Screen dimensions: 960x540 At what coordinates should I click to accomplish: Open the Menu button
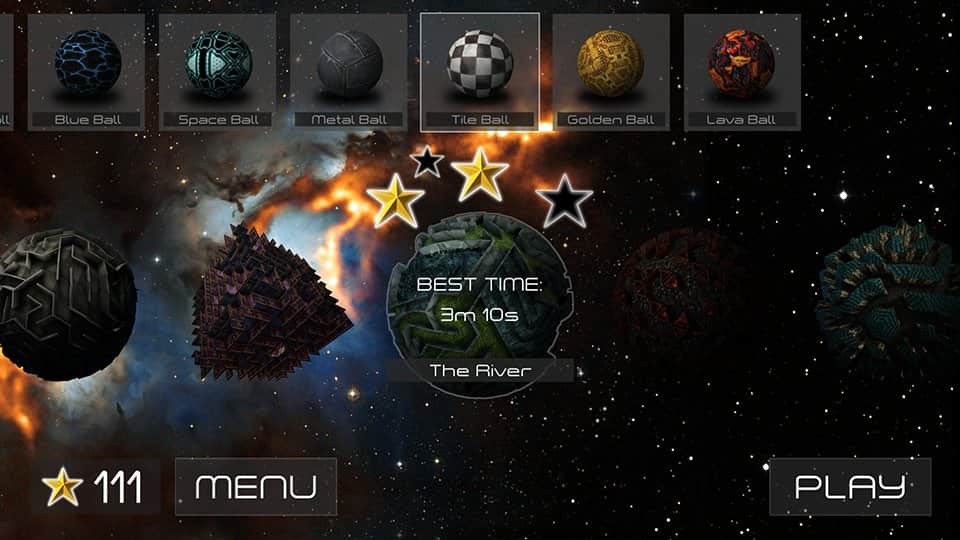256,487
